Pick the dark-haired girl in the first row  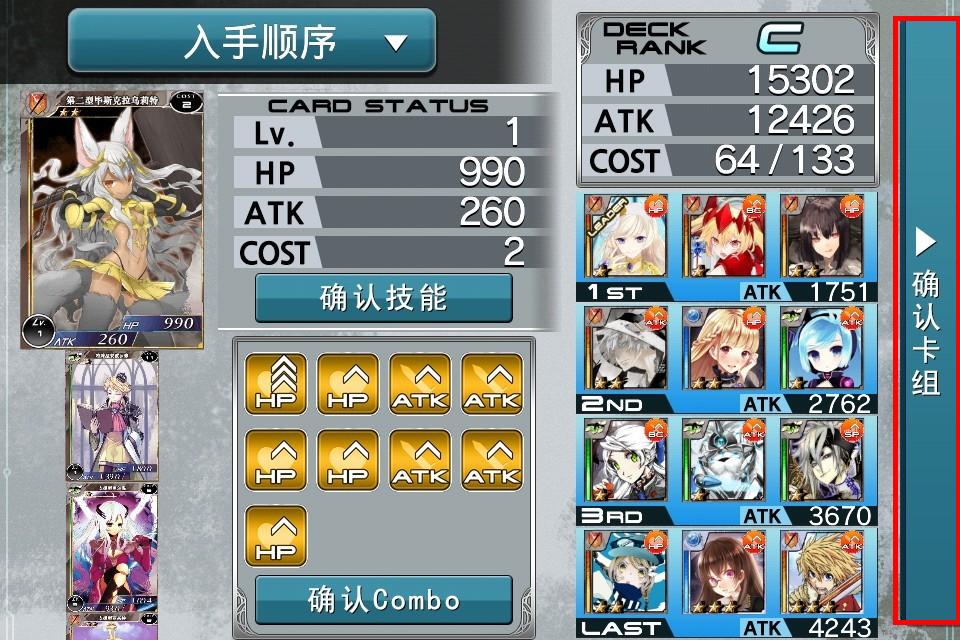pos(822,238)
